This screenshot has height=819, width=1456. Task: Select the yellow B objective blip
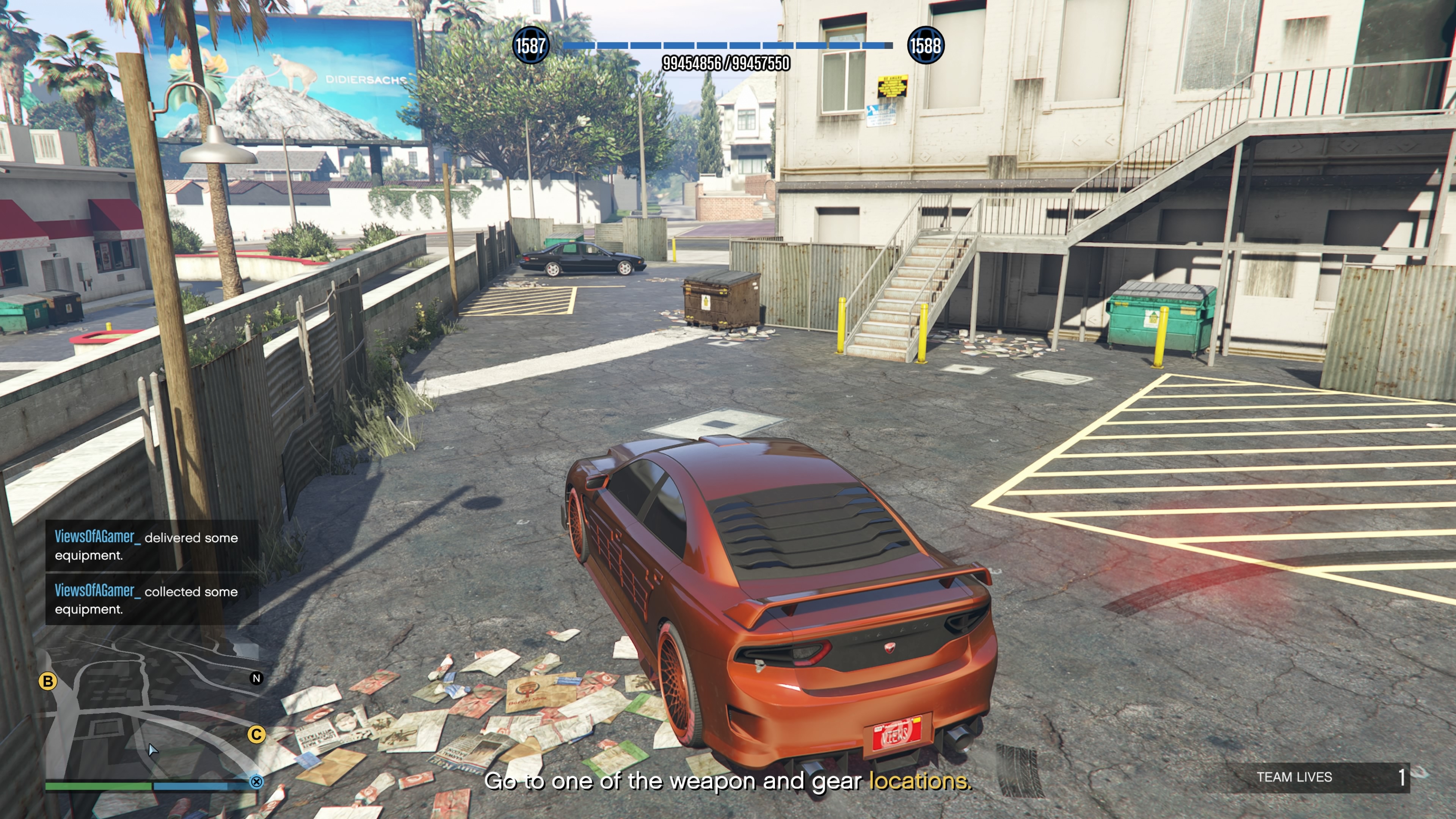(x=48, y=681)
